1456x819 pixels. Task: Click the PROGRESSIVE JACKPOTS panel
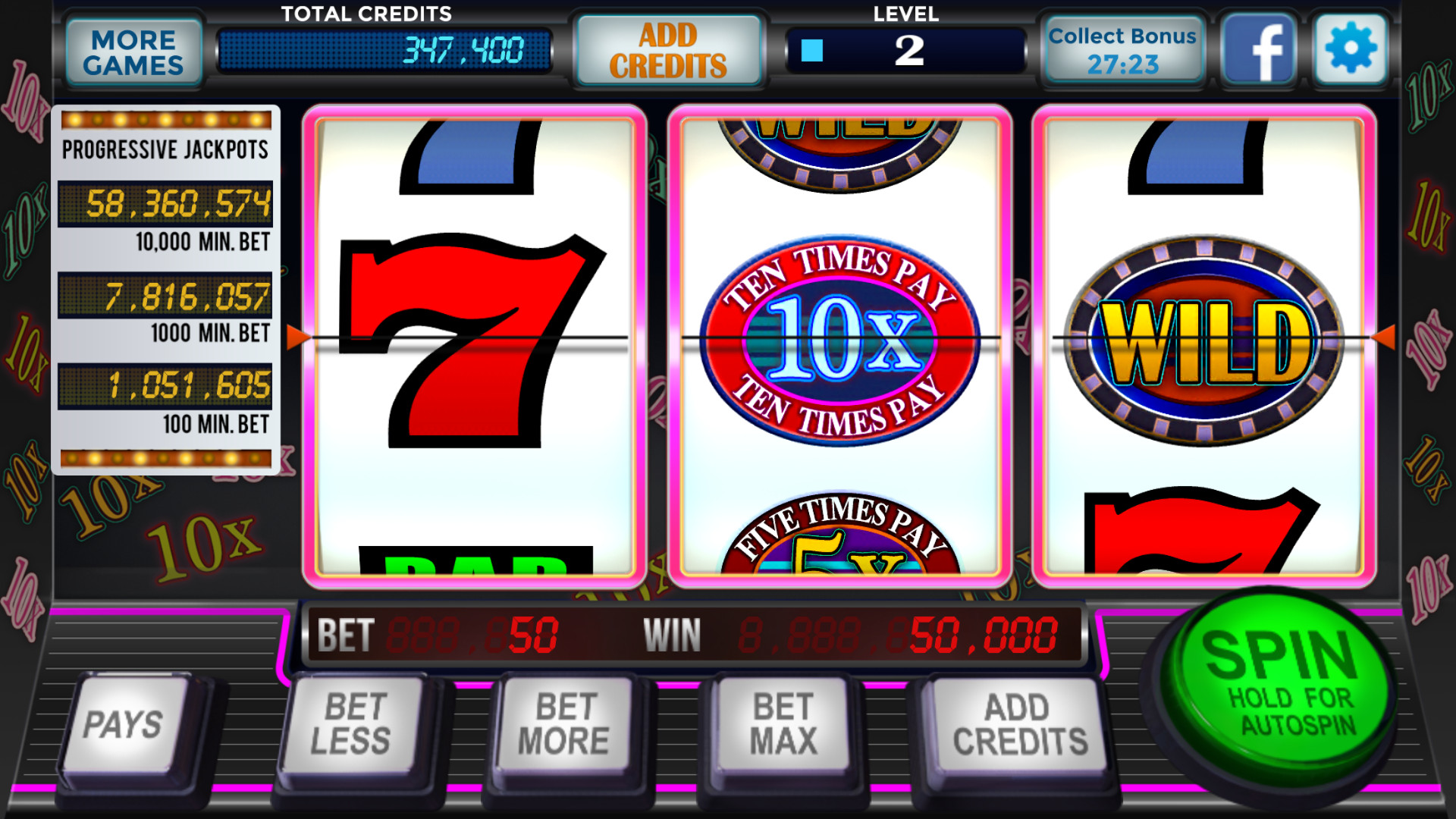(166, 288)
